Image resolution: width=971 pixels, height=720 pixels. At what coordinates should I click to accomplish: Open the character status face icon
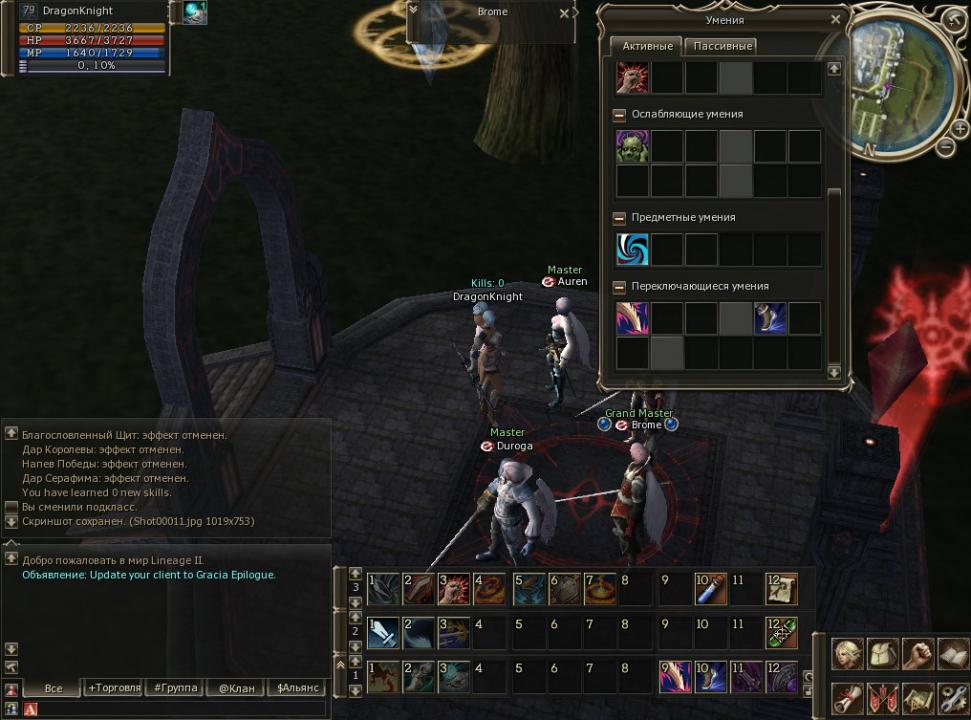click(x=848, y=654)
